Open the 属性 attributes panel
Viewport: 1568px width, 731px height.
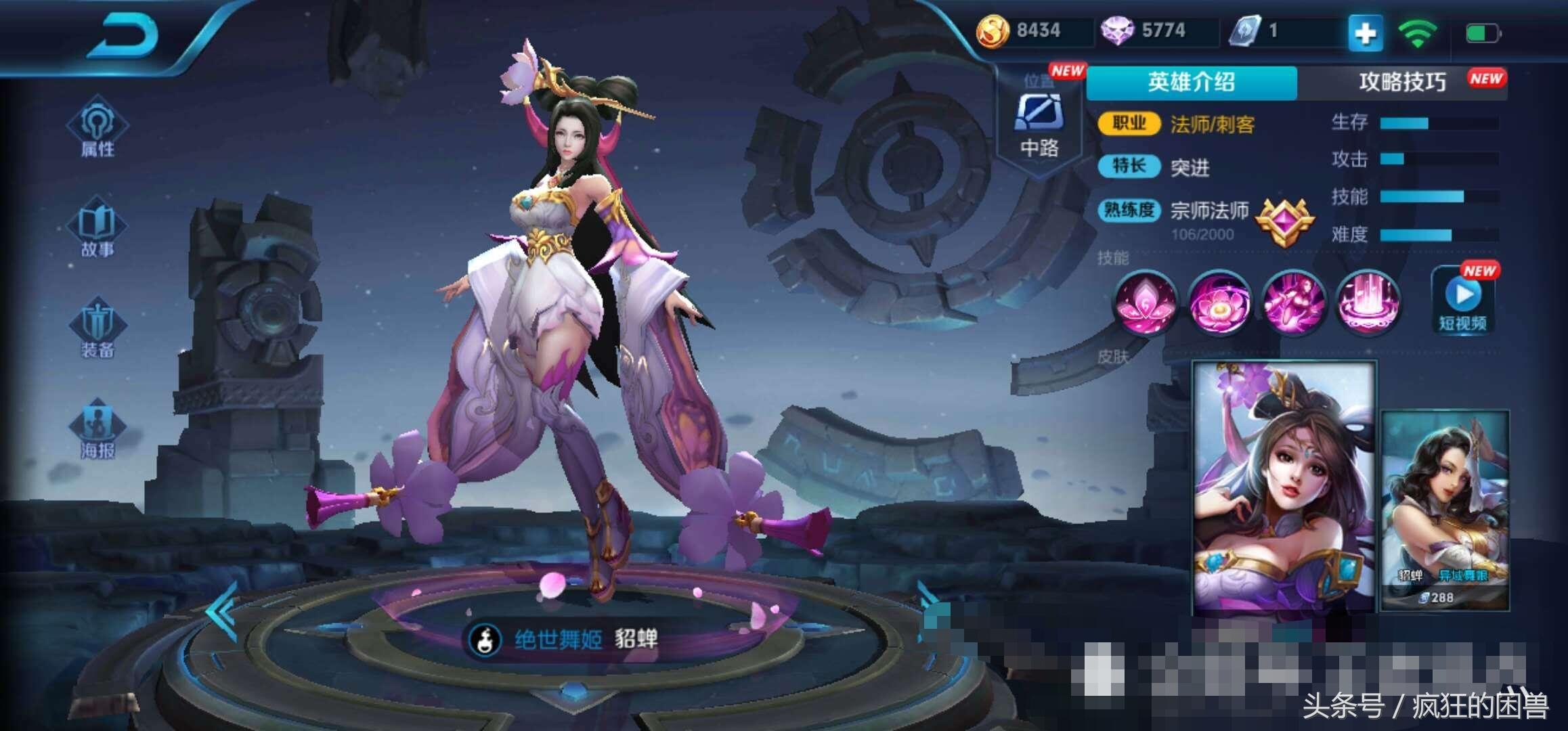97,129
